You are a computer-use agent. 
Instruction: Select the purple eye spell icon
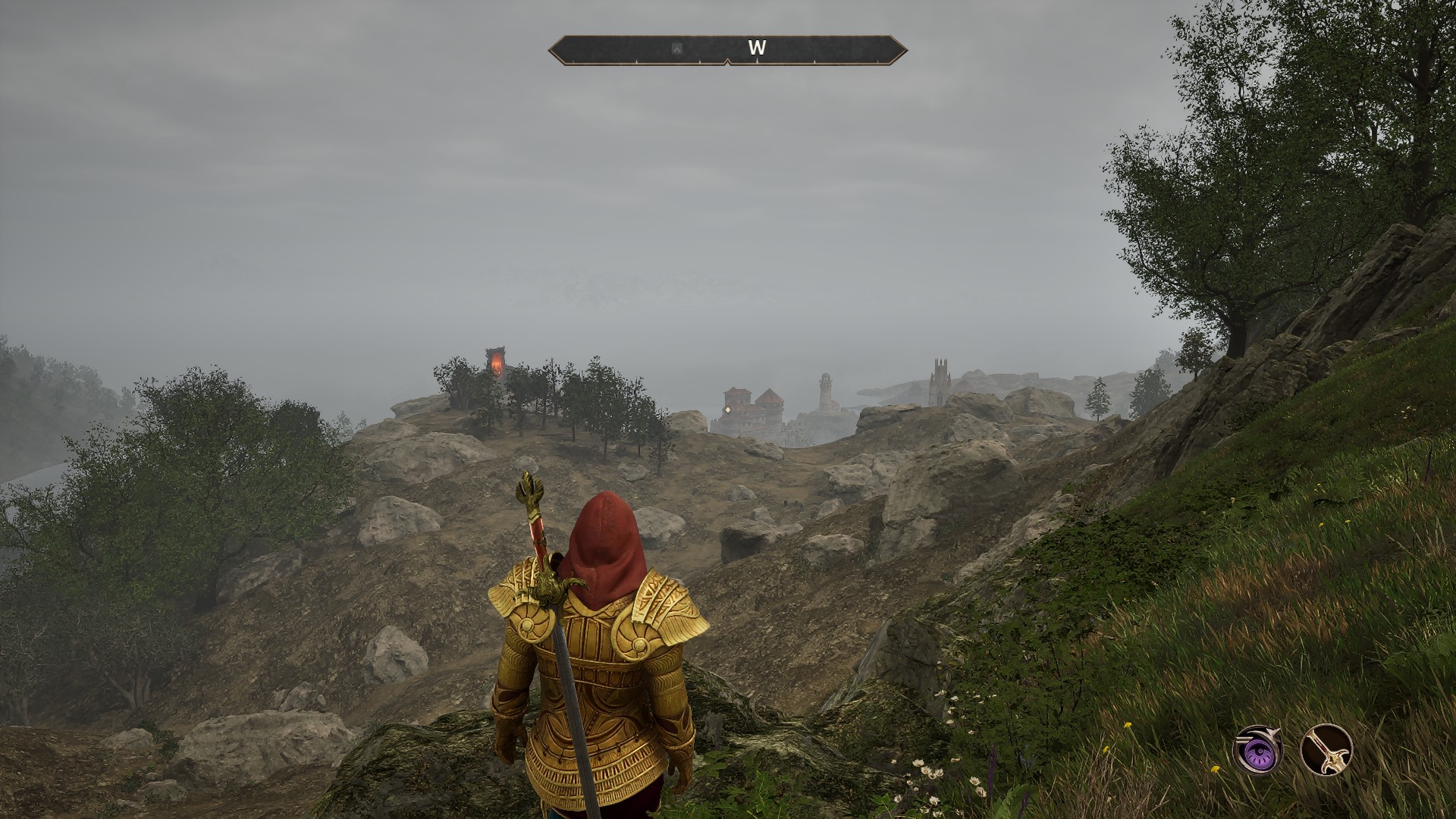pyautogui.click(x=1257, y=749)
